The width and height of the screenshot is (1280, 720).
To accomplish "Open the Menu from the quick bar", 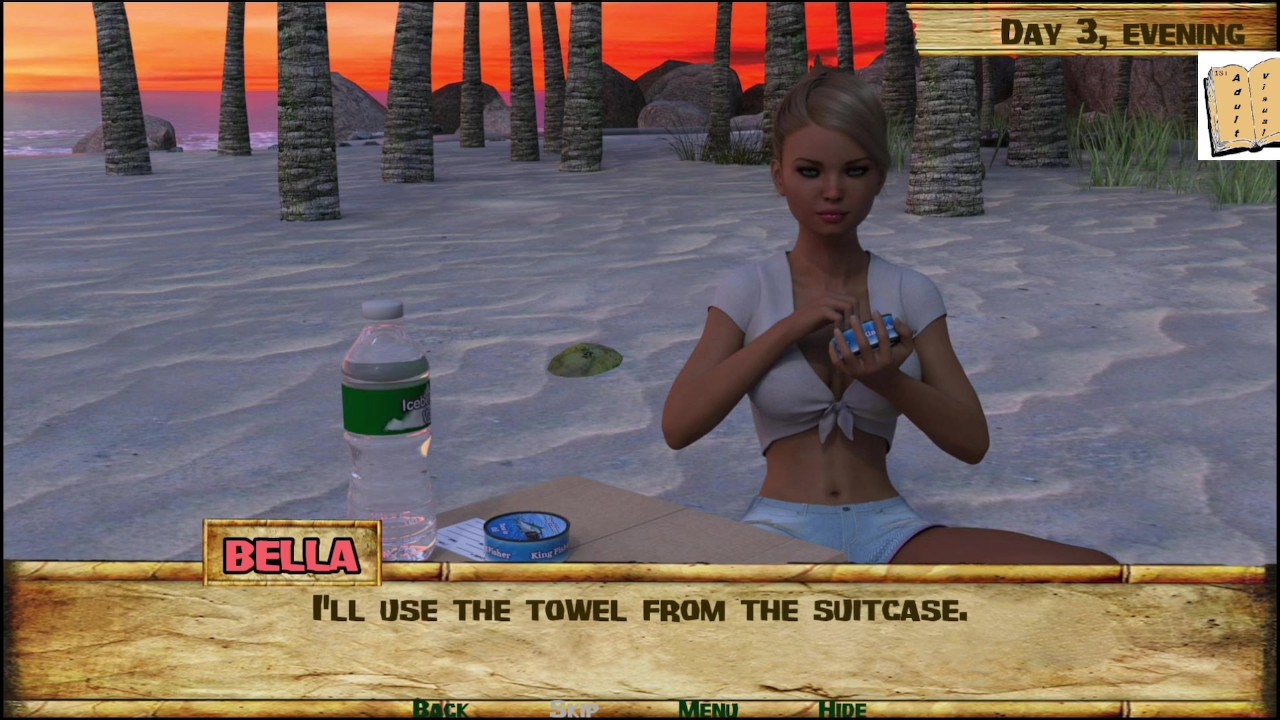I will click(708, 709).
